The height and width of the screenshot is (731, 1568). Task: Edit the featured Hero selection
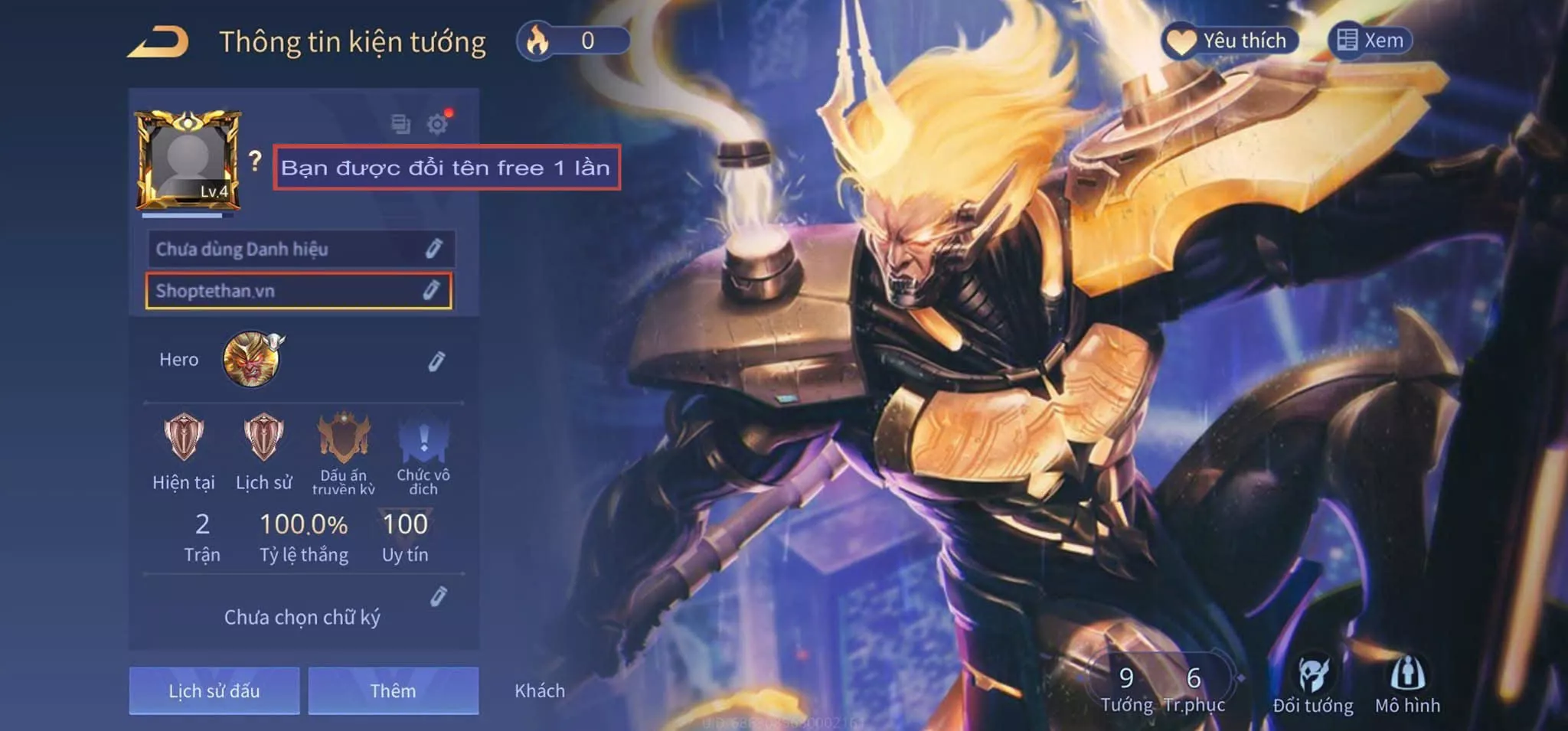436,361
